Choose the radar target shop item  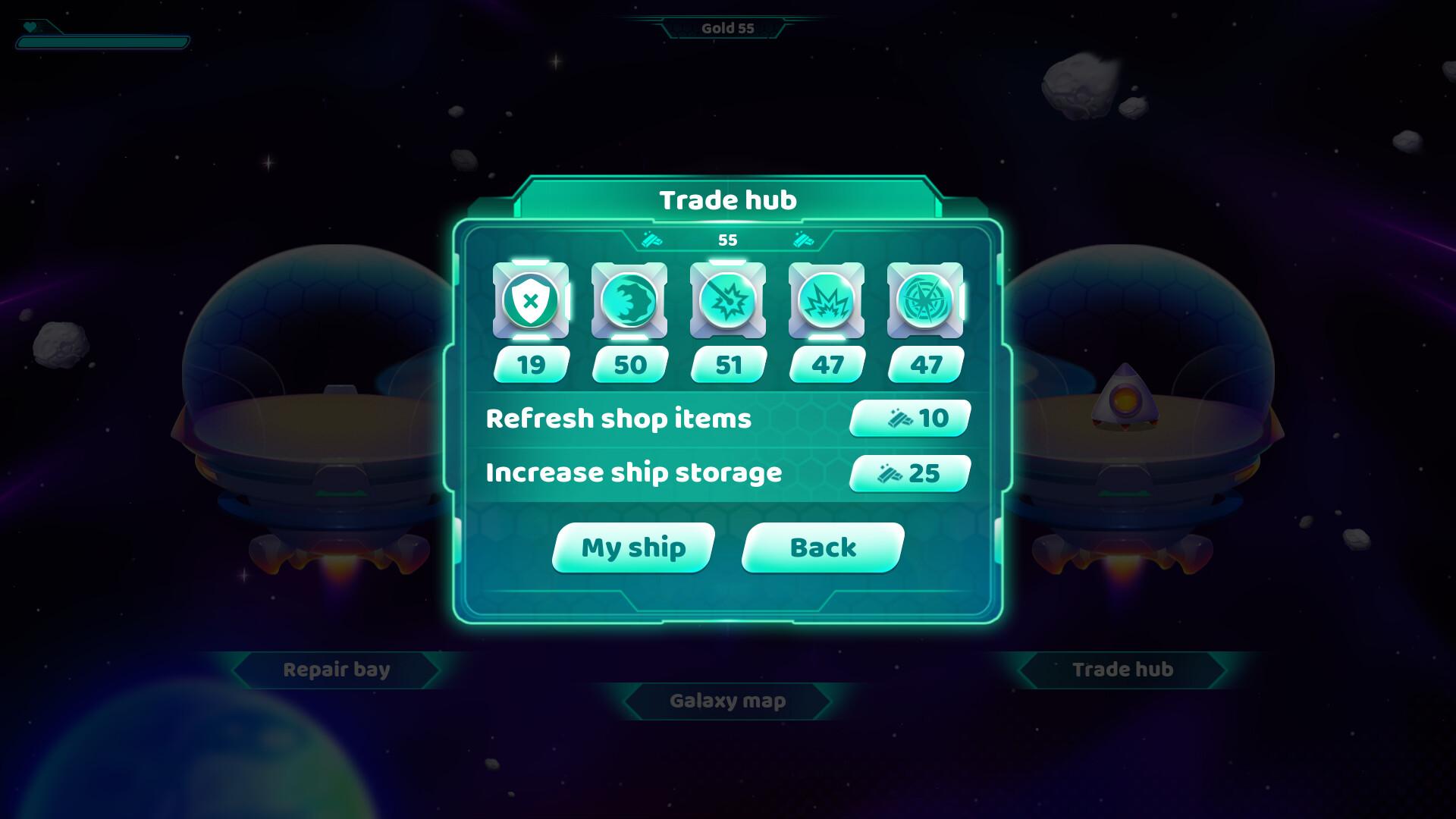click(x=925, y=300)
